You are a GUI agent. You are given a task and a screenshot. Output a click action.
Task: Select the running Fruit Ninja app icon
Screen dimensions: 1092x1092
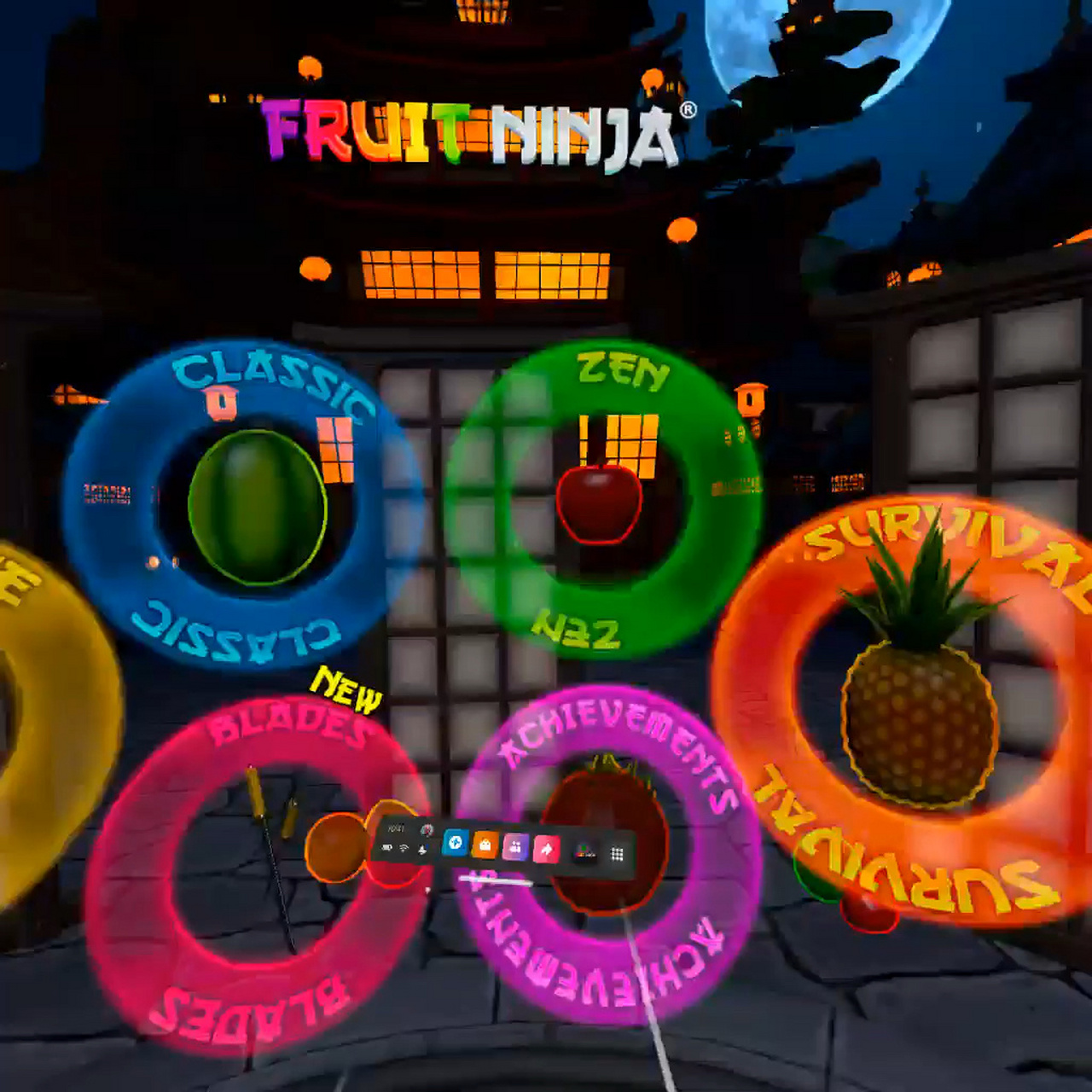583,851
